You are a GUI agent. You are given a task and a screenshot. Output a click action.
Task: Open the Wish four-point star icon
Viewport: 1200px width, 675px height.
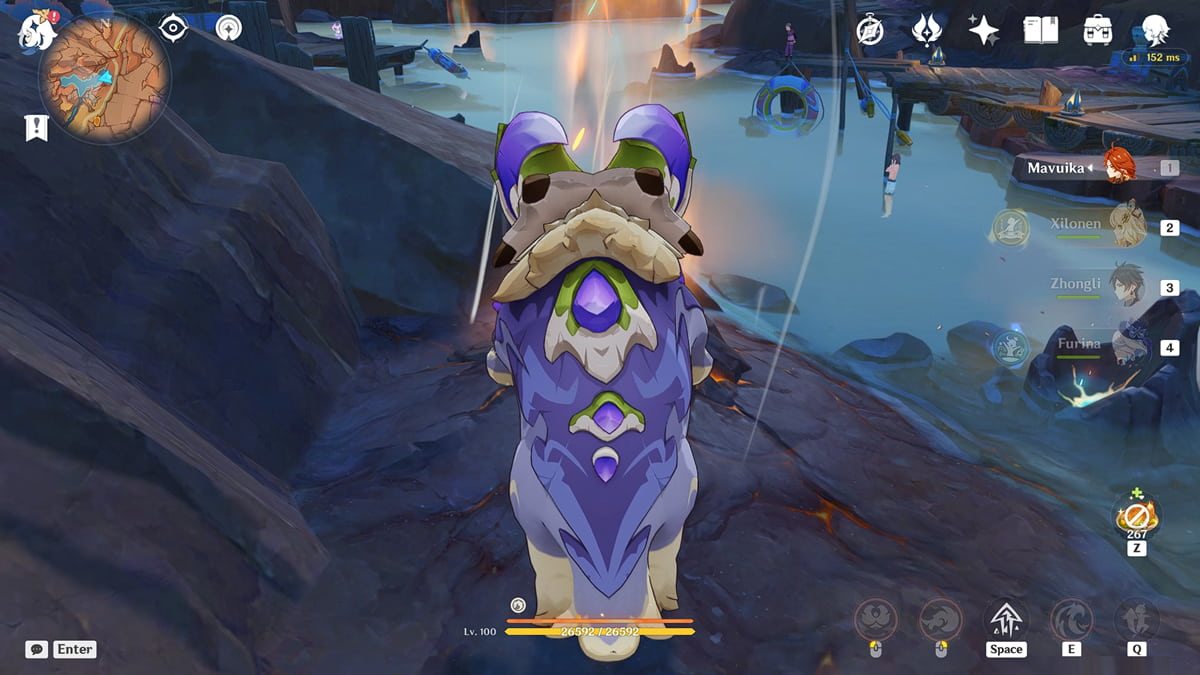pos(983,30)
